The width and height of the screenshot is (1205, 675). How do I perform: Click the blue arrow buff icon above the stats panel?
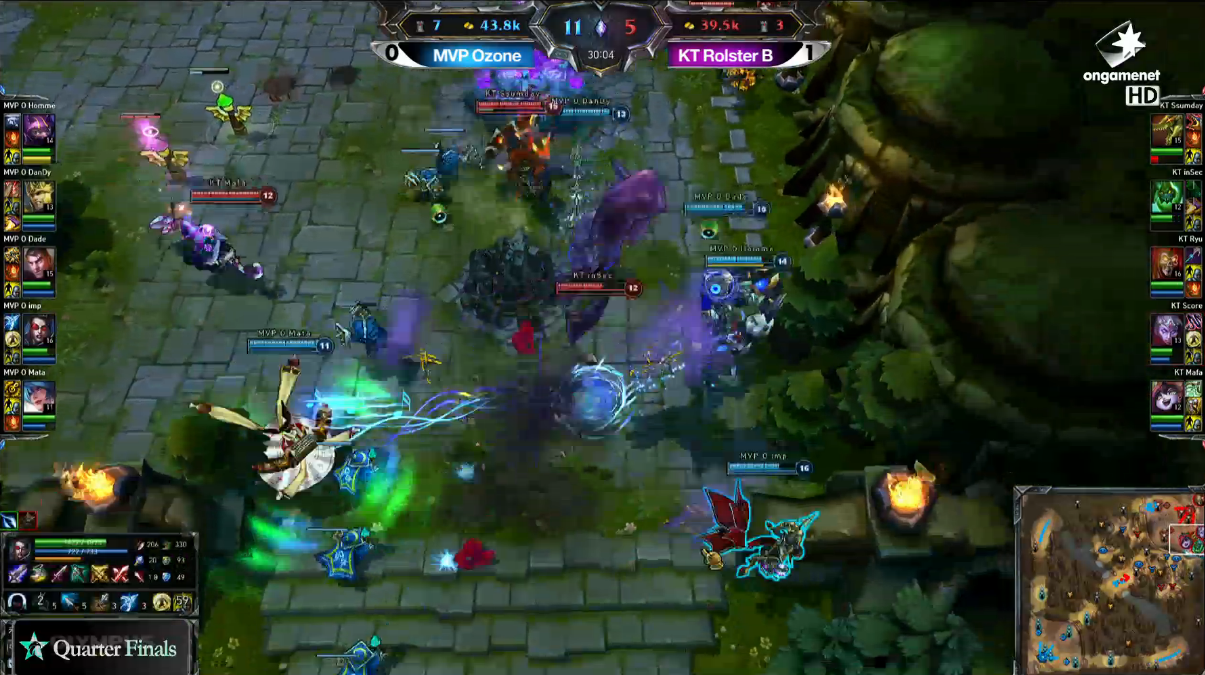point(9,520)
